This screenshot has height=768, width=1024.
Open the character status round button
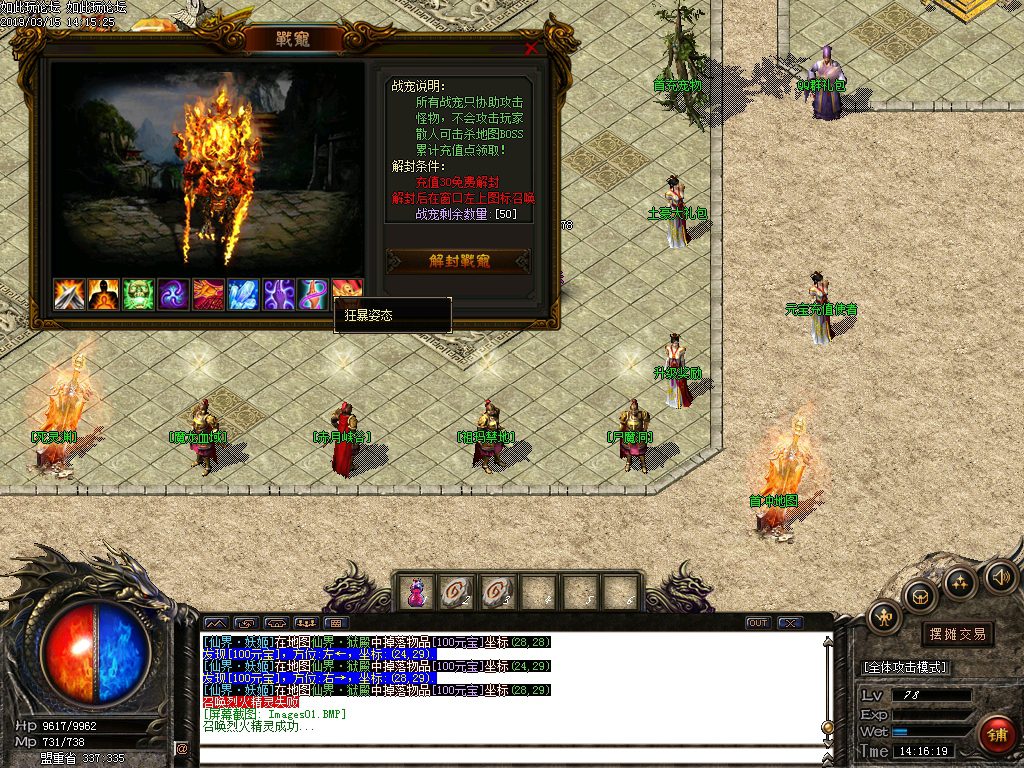pyautogui.click(x=884, y=617)
